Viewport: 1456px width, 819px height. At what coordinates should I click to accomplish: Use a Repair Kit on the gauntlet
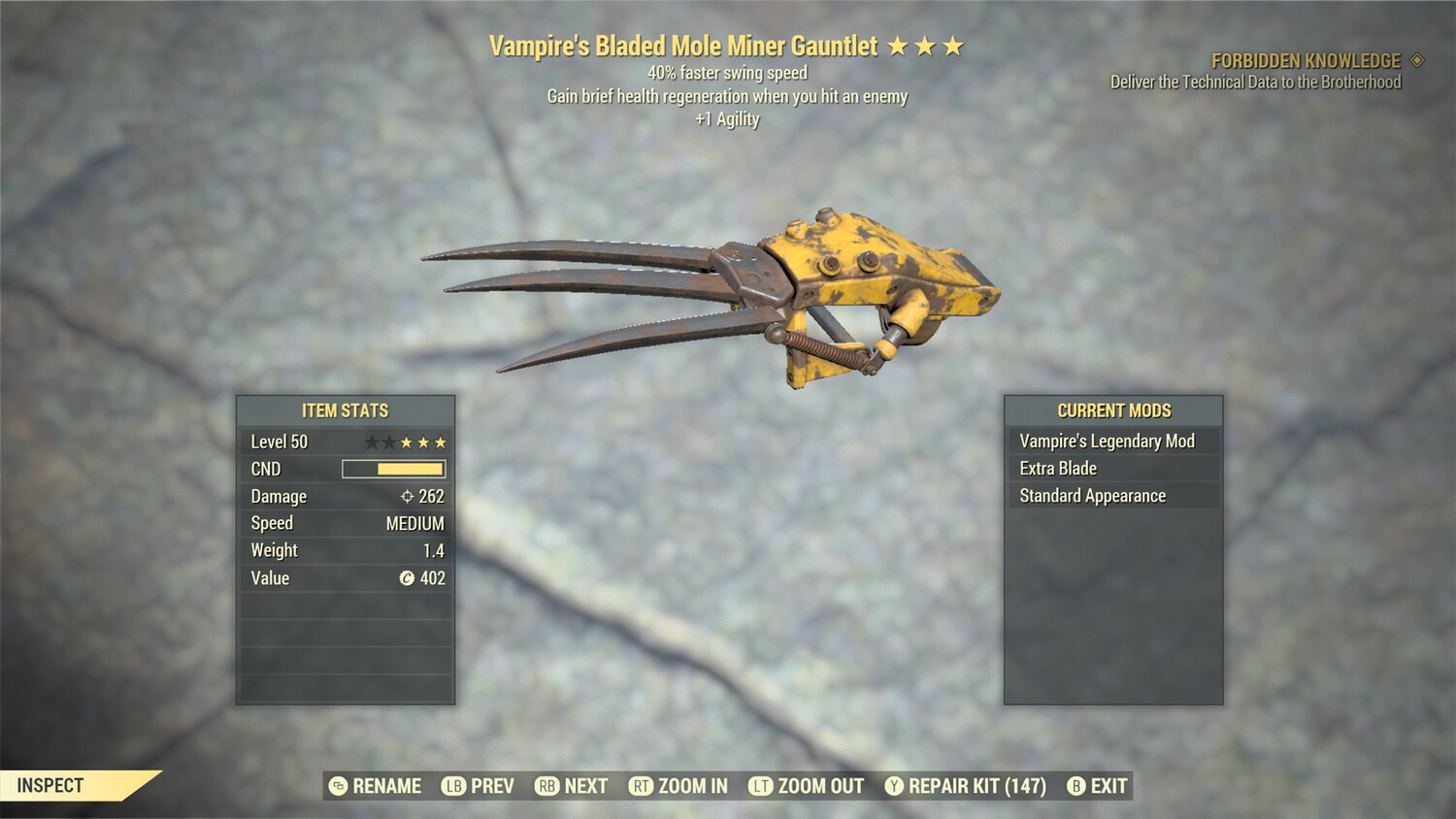pos(966,786)
